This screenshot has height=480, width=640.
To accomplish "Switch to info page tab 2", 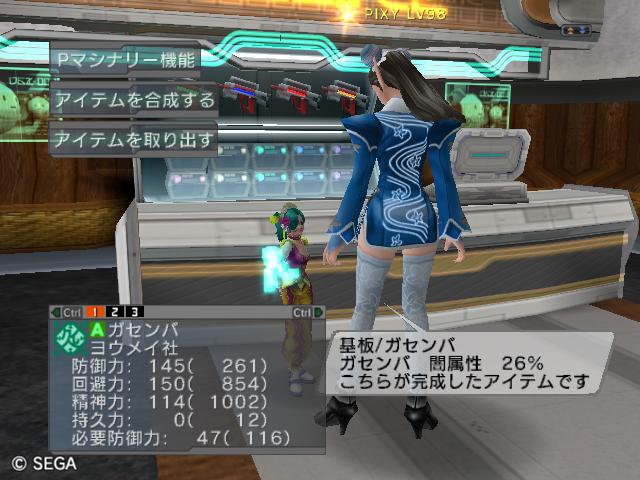I will point(117,312).
